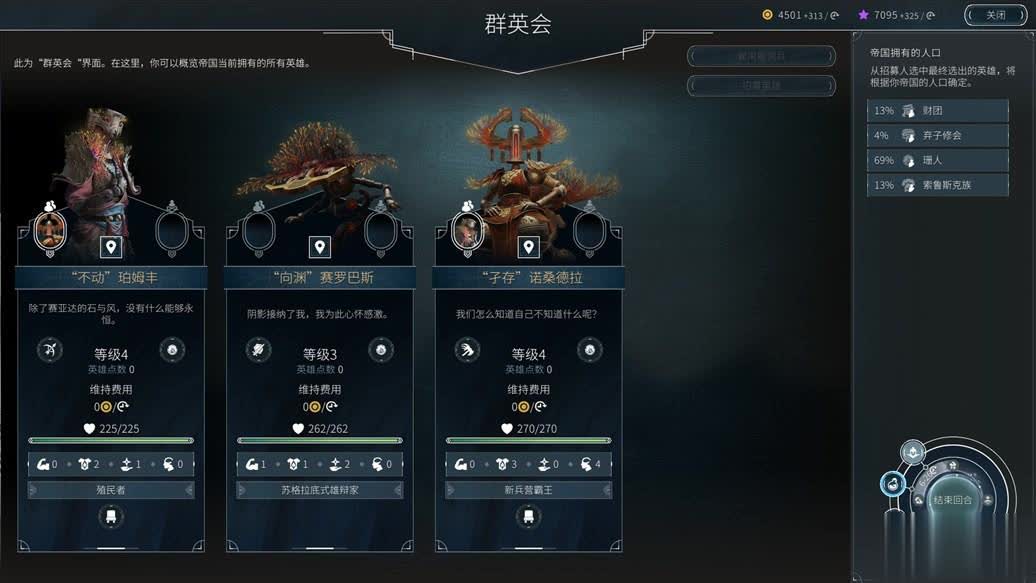Open hero card "向渊" 赛罗巴斯
The image size is (1036, 583).
tap(319, 278)
